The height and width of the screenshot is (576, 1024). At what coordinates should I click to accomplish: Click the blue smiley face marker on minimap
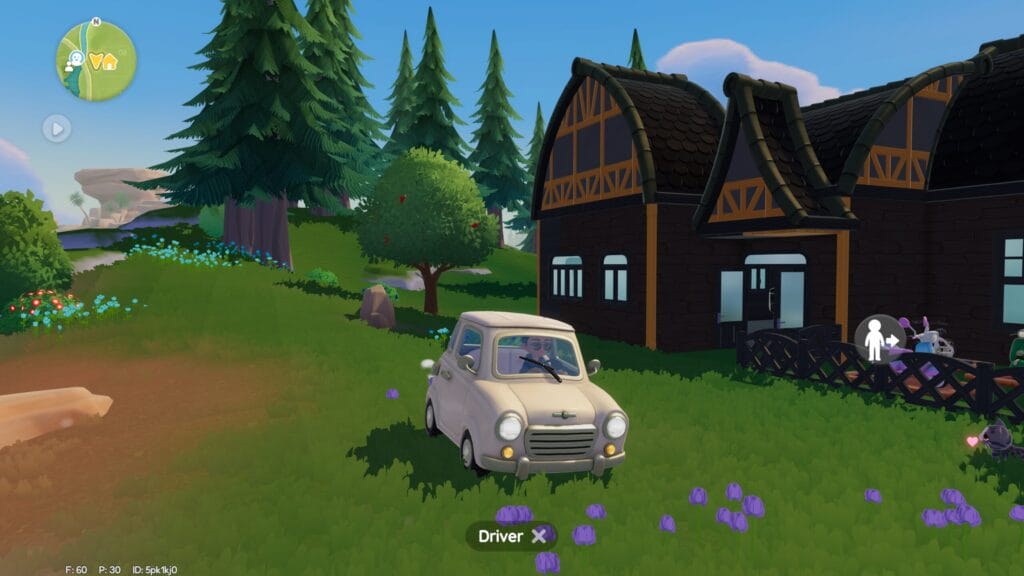point(75,57)
